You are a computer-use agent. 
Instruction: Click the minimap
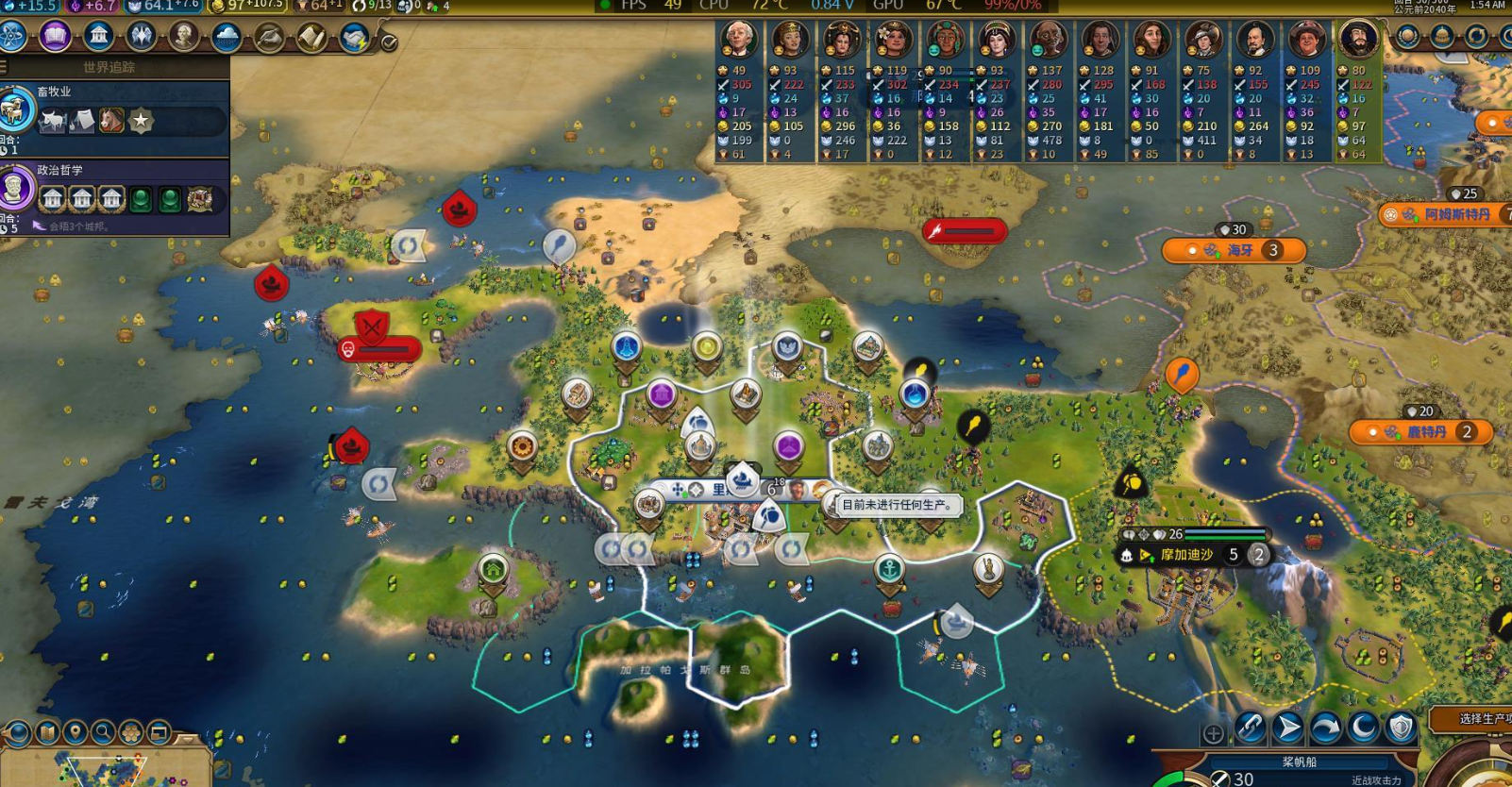[104, 770]
